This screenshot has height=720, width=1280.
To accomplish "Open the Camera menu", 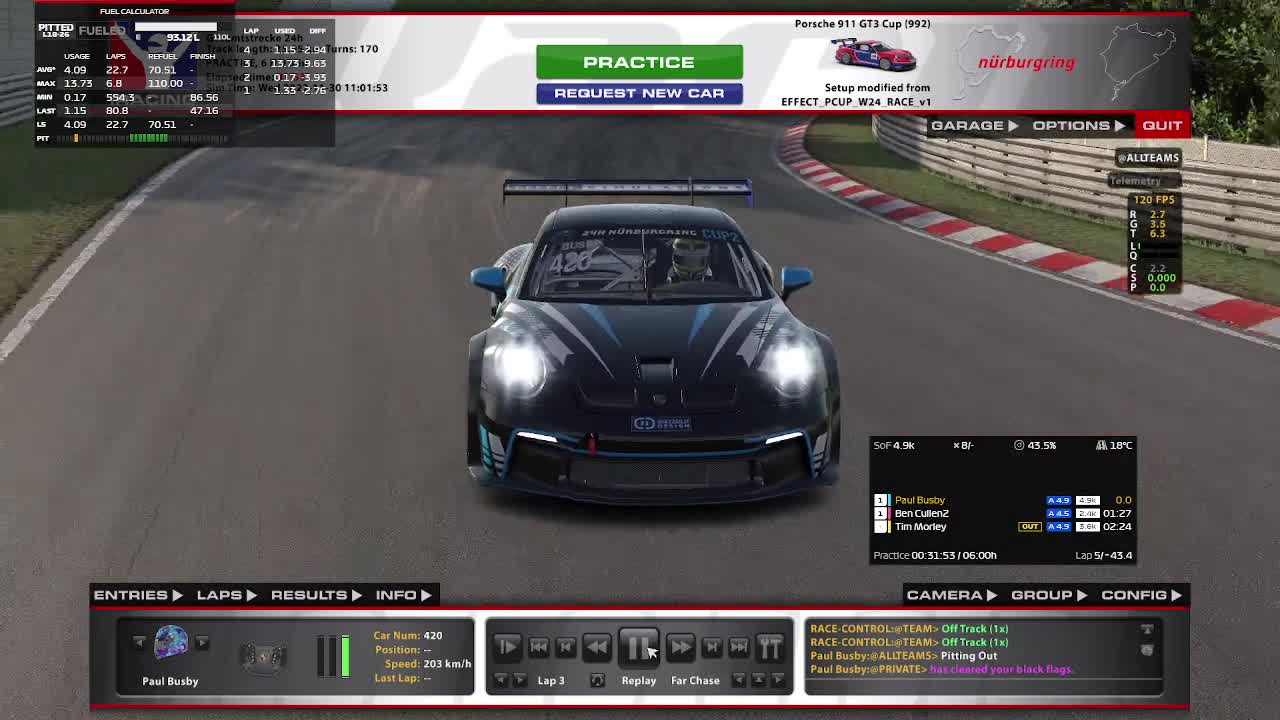I will pos(951,595).
